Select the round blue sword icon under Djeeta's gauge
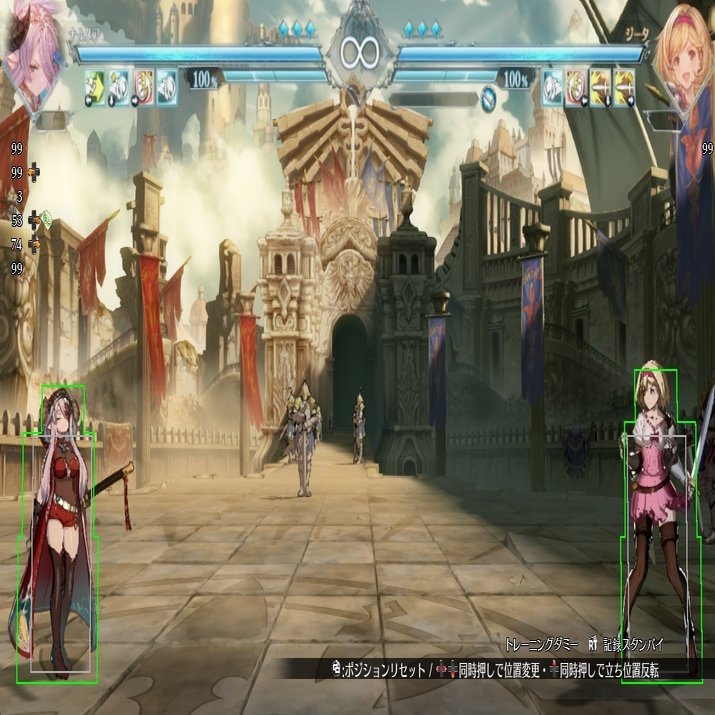 pos(489,98)
